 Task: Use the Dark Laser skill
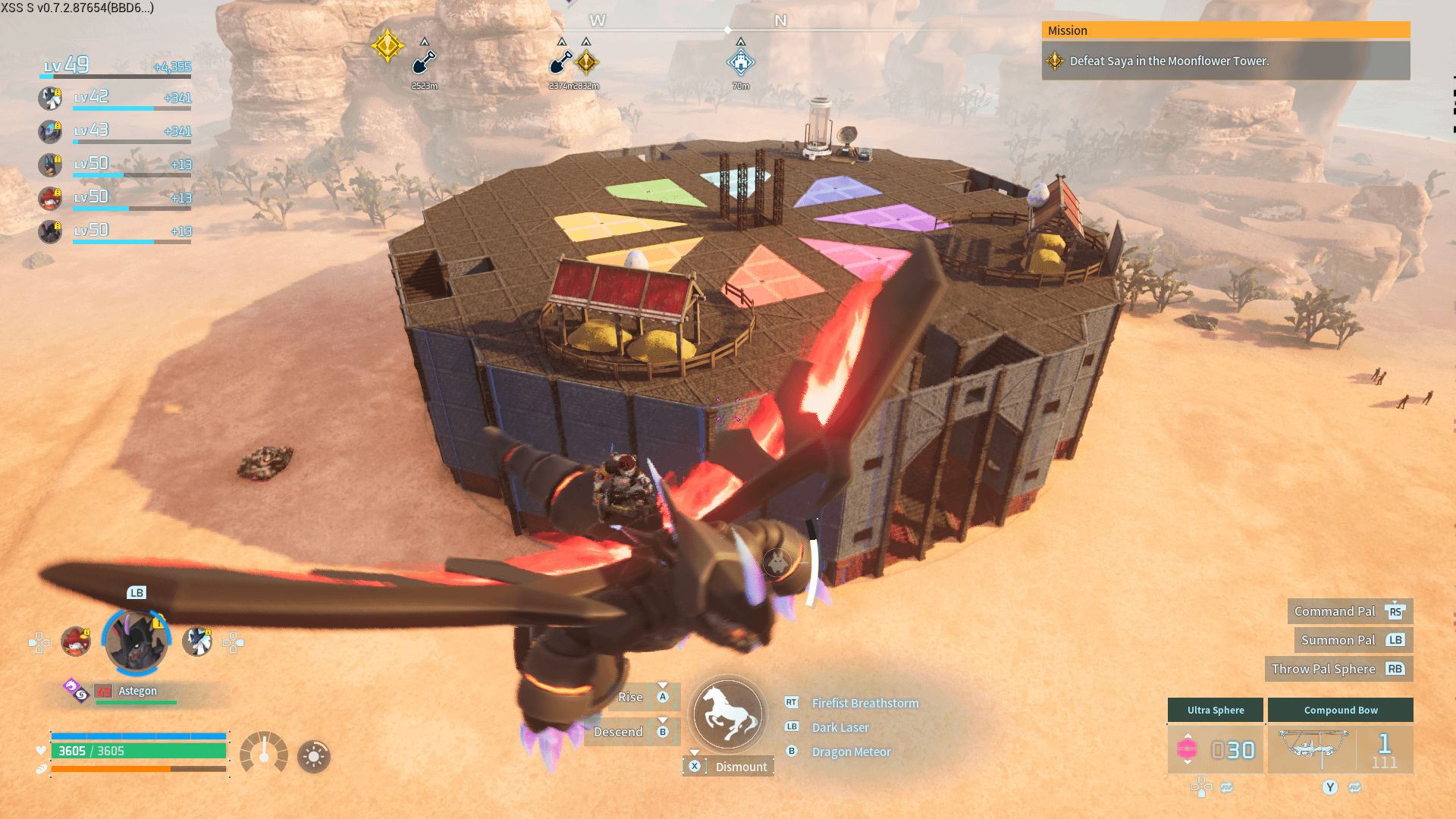[x=840, y=727]
